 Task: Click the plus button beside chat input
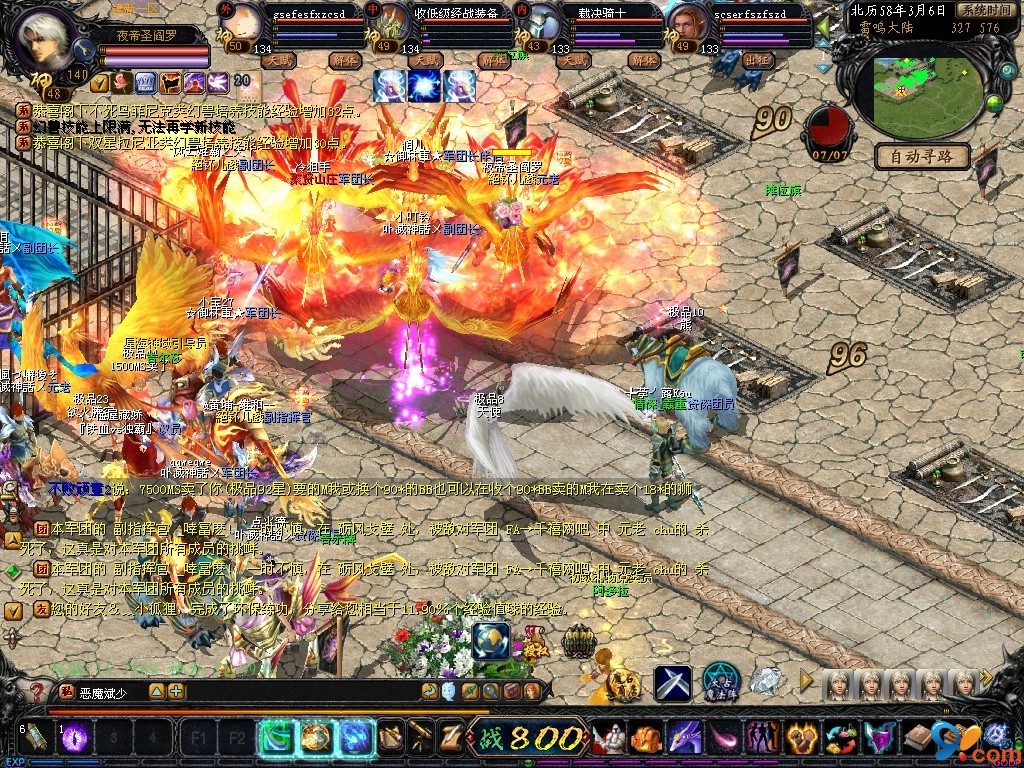176,691
